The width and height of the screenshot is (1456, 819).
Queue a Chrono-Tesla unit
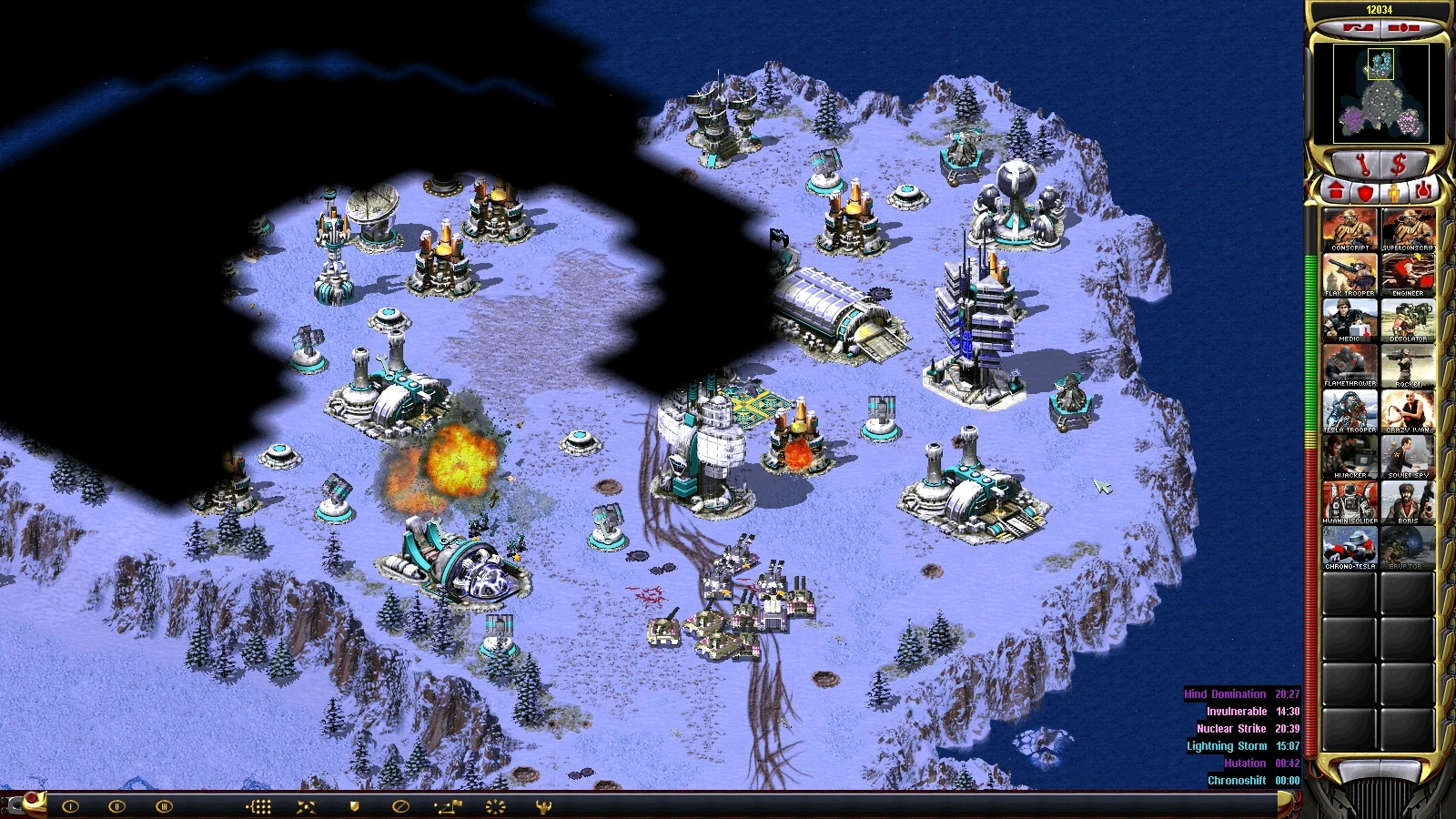pyautogui.click(x=1350, y=547)
